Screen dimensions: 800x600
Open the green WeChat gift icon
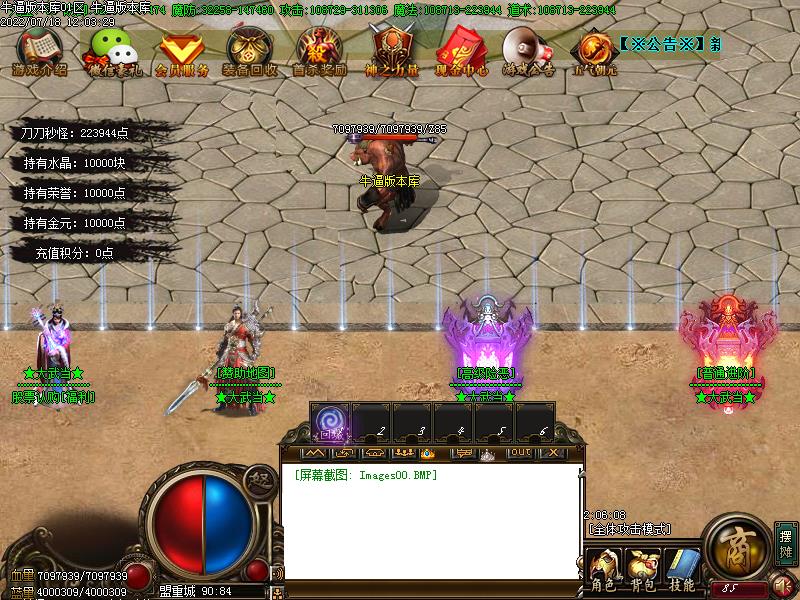110,50
